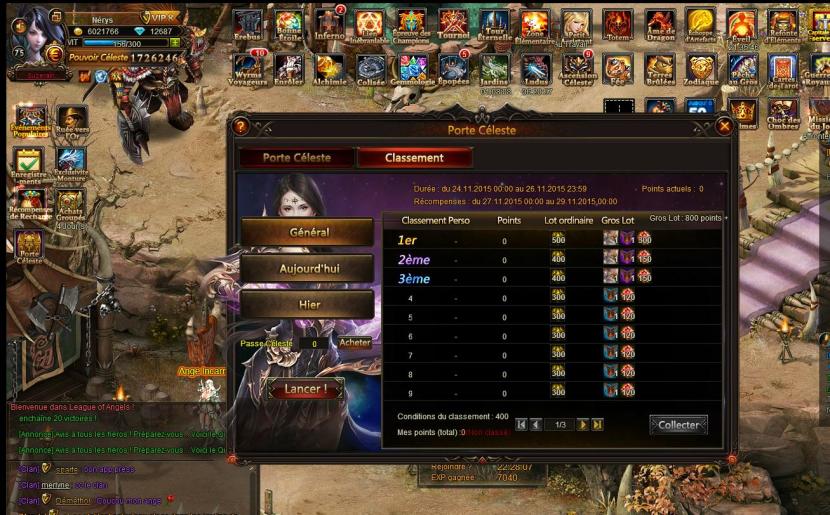830x515 pixels.
Task: Select the Classement tab
Action: pyautogui.click(x=414, y=158)
